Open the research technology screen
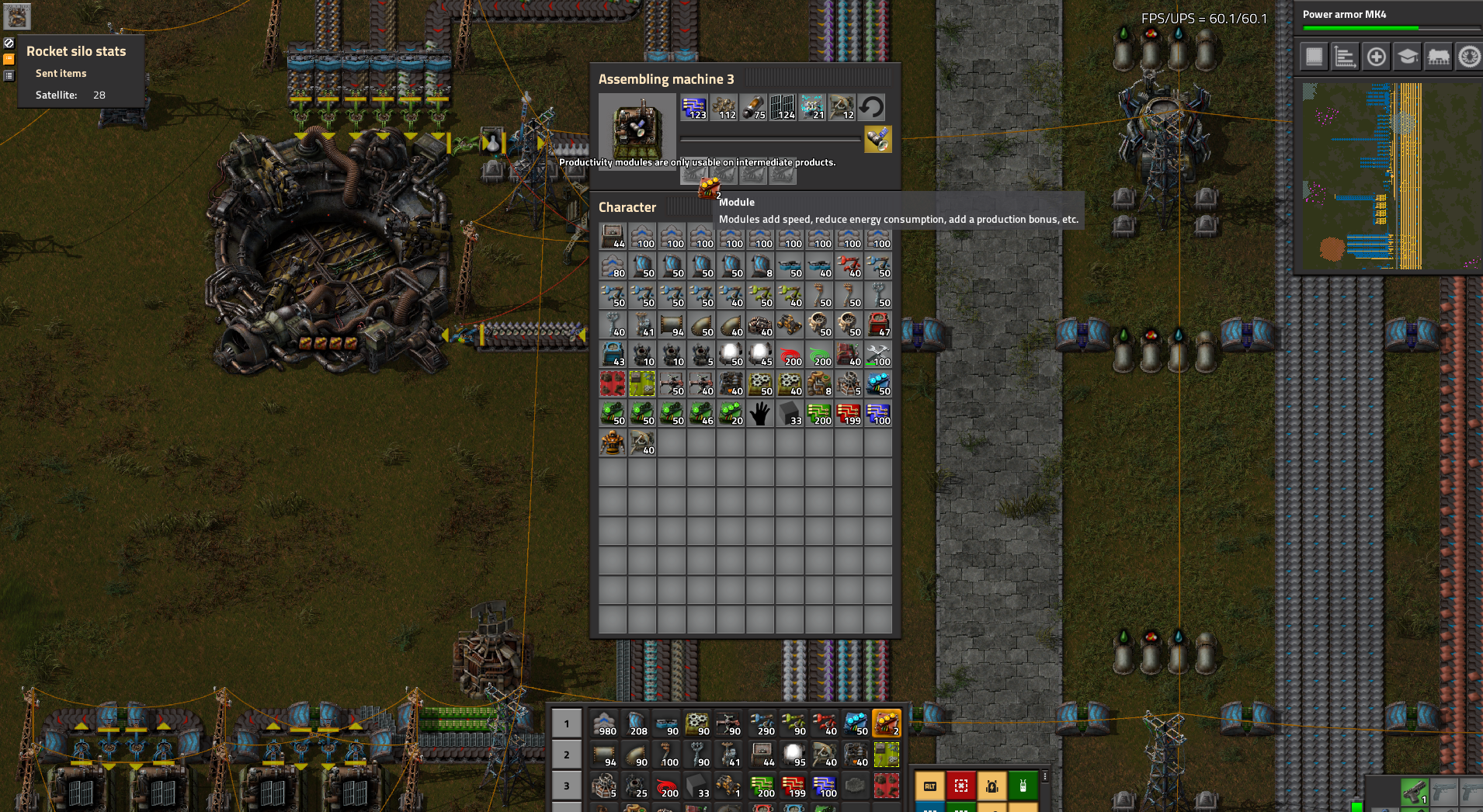Image resolution: width=1483 pixels, height=812 pixels. (x=1408, y=57)
